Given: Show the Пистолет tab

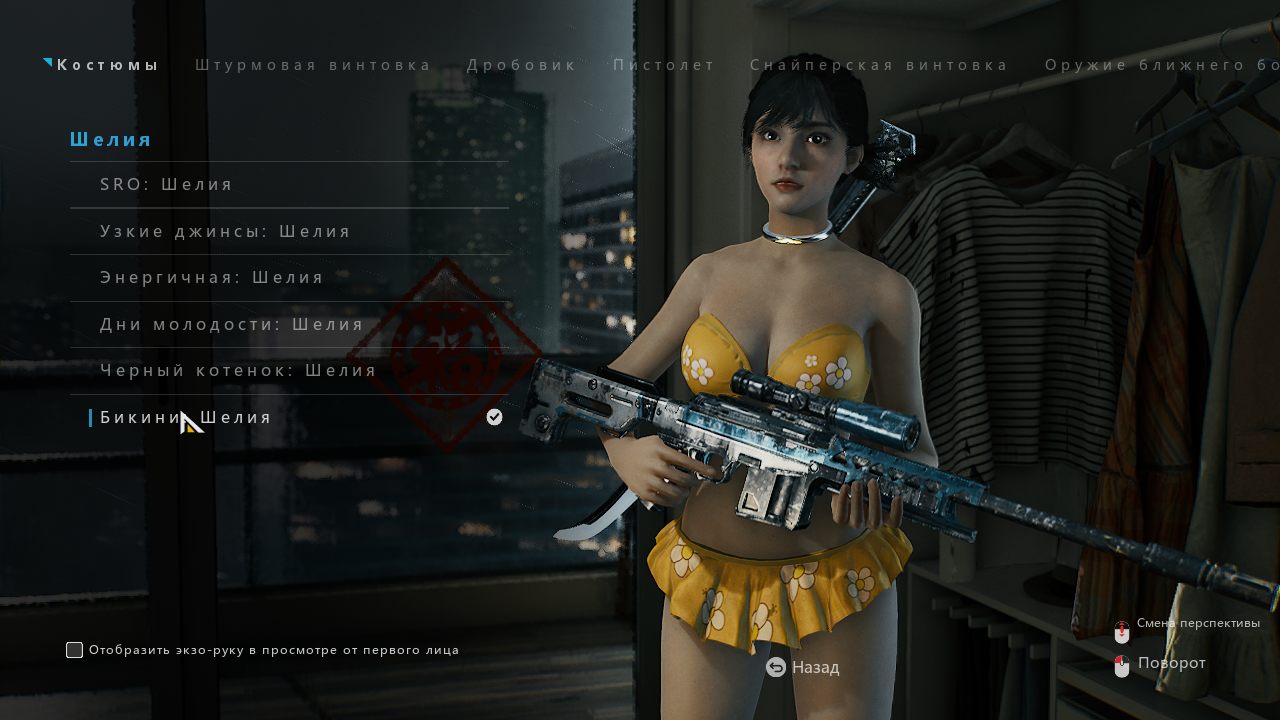Looking at the screenshot, I should pyautogui.click(x=664, y=65).
